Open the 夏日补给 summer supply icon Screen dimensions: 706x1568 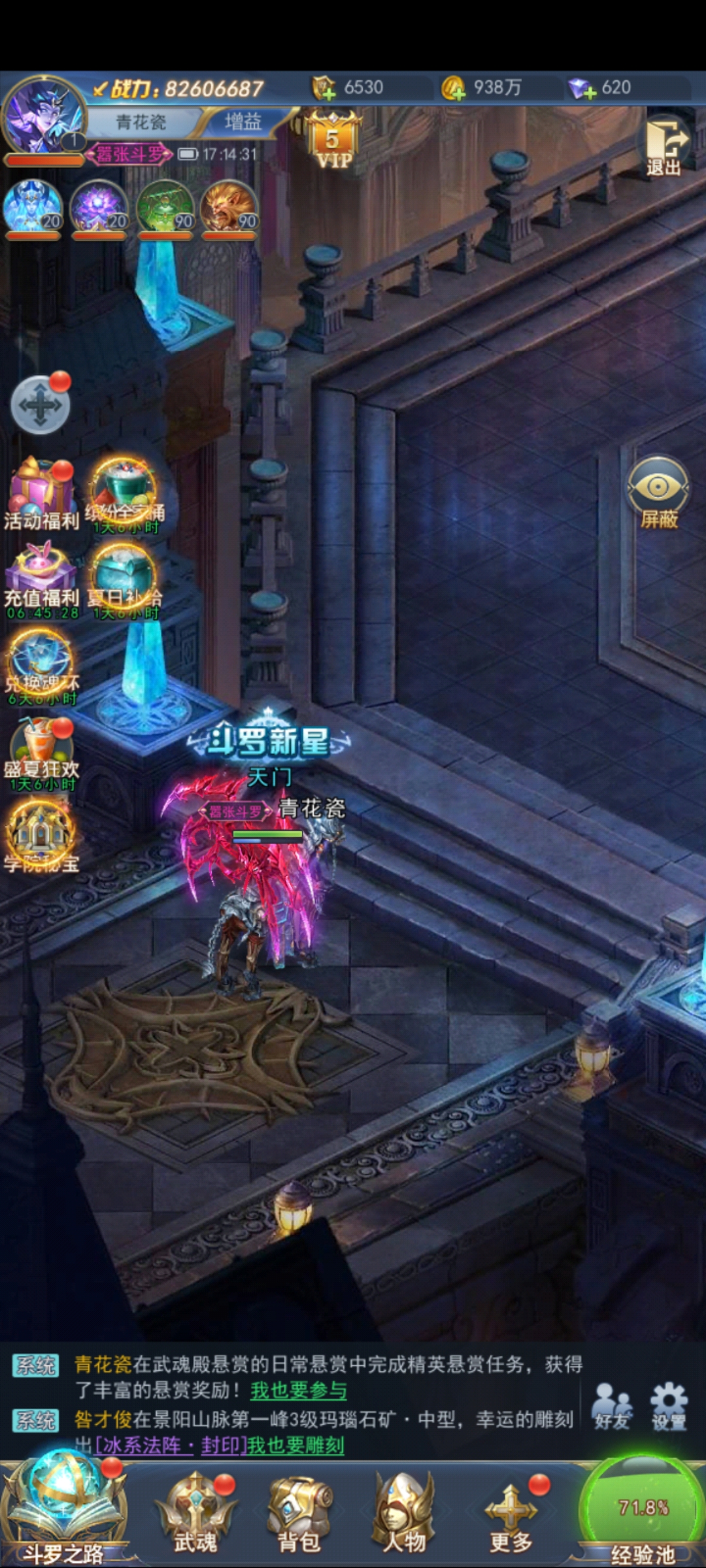coord(124,579)
